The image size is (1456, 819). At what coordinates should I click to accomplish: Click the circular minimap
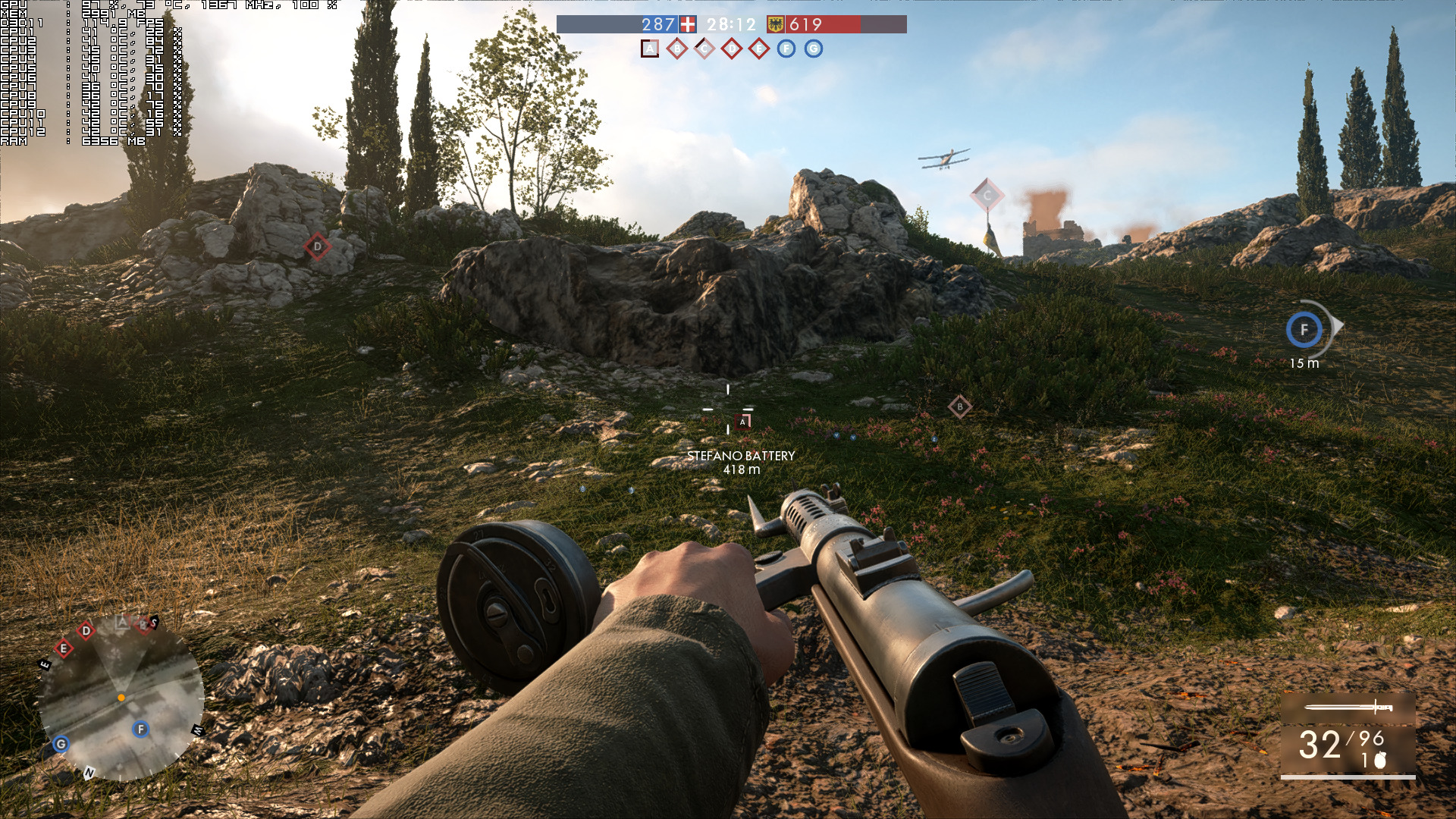(121, 698)
